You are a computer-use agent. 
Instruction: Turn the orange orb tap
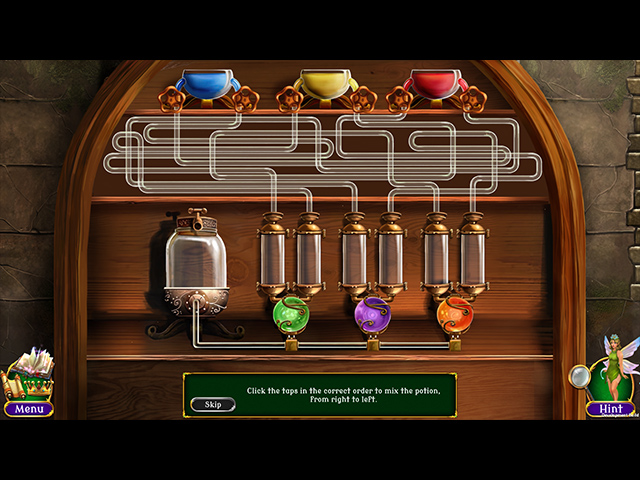[454, 314]
